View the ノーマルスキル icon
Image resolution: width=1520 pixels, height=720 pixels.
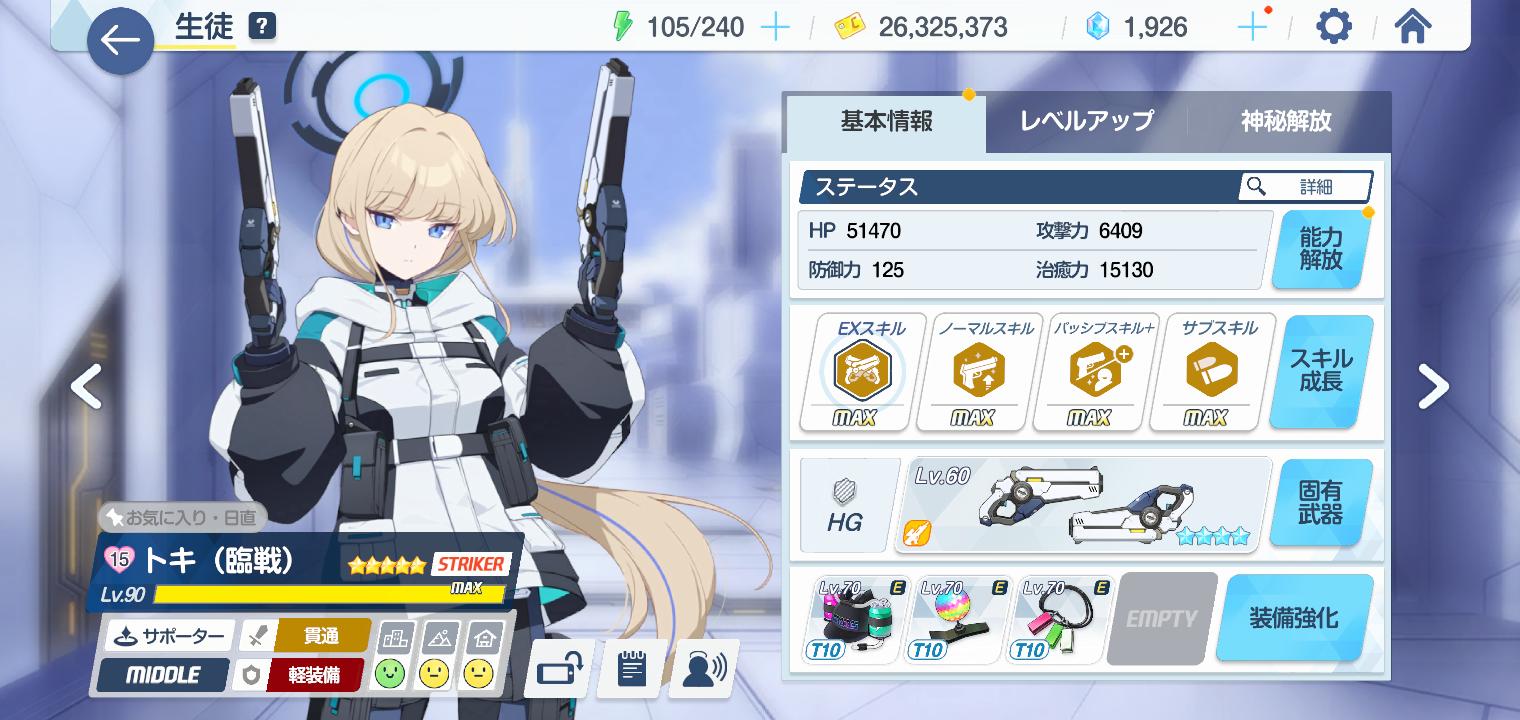tap(972, 372)
